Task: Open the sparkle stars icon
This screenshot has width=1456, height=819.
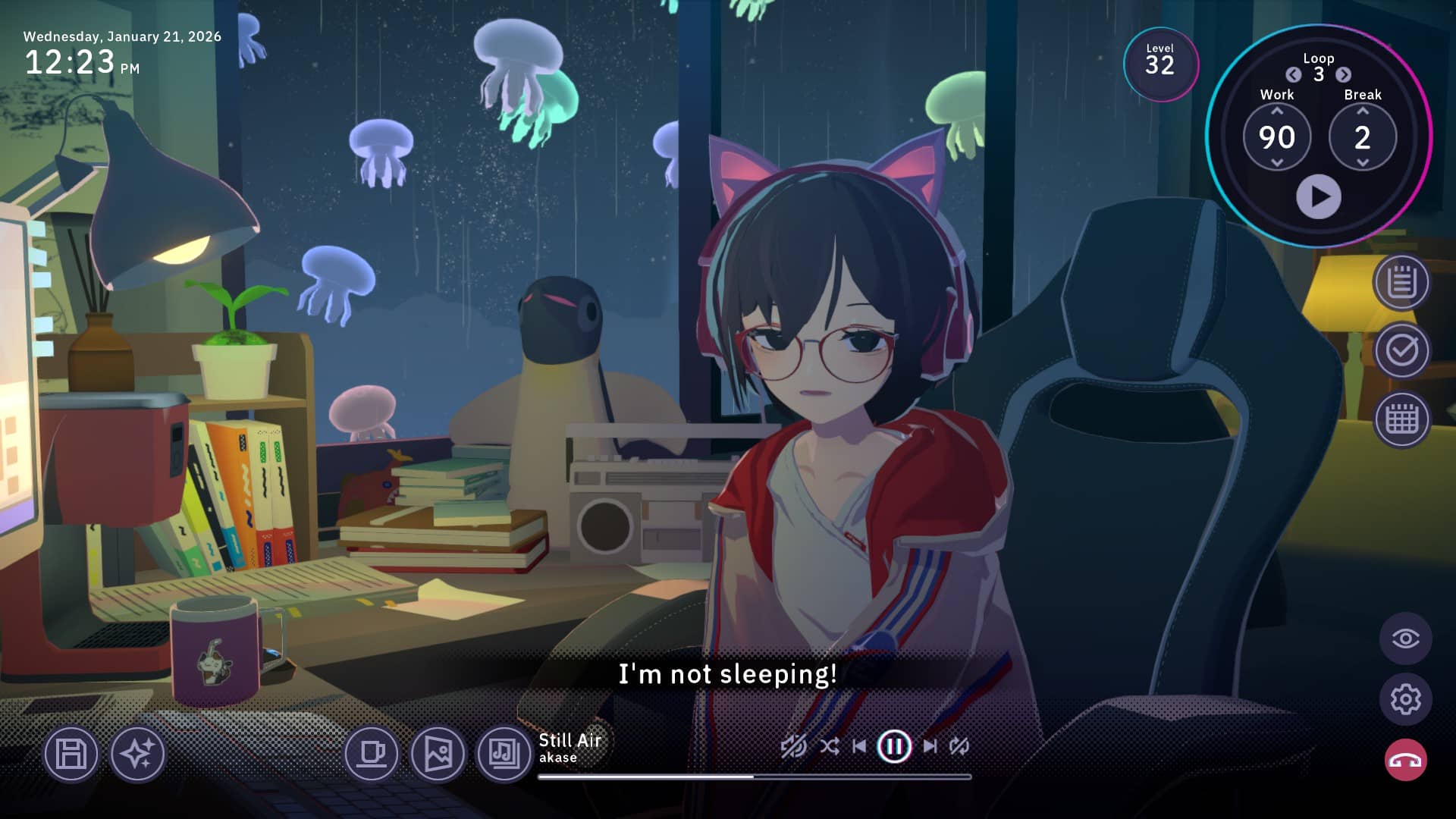Action: (137, 754)
